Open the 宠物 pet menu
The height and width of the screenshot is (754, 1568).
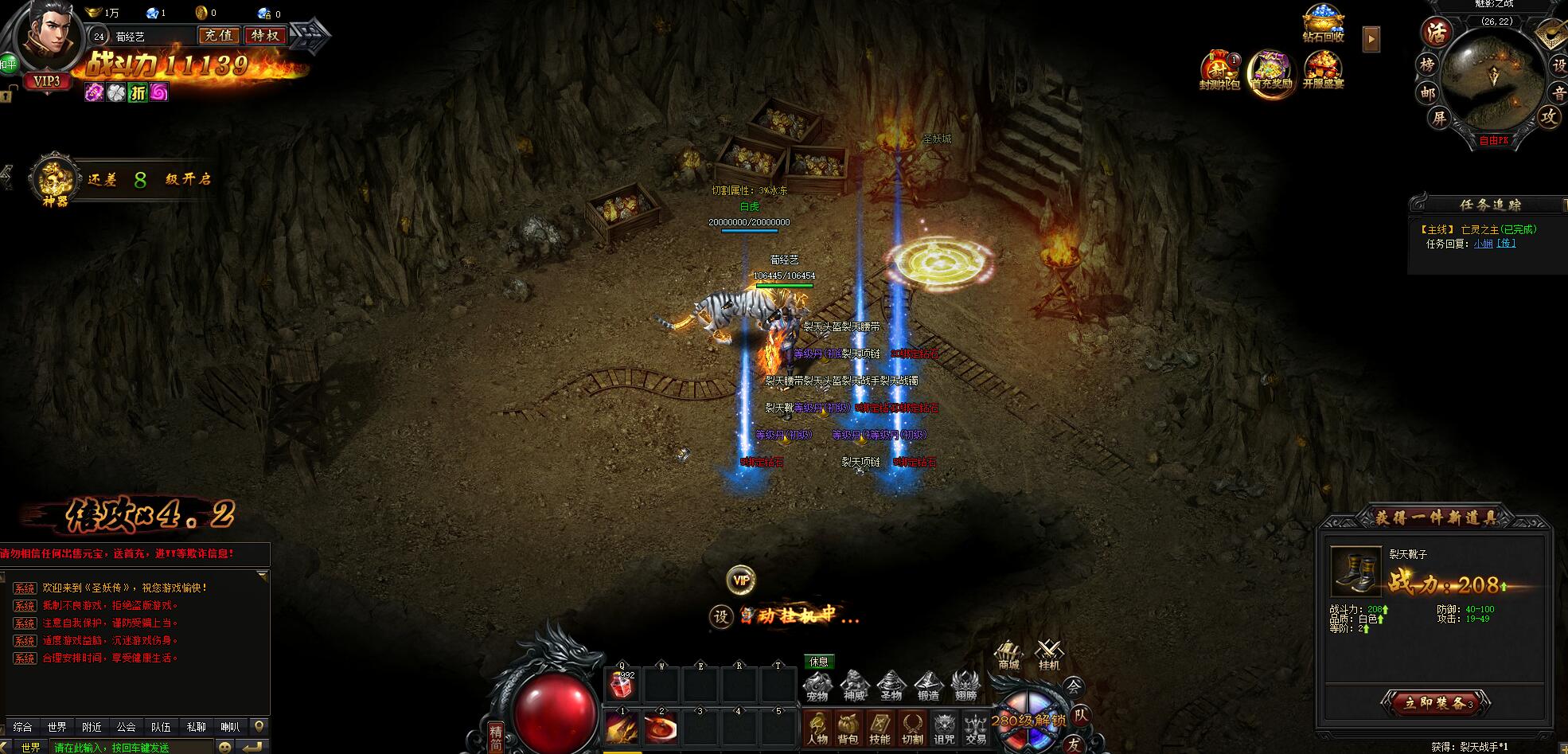pos(817,686)
